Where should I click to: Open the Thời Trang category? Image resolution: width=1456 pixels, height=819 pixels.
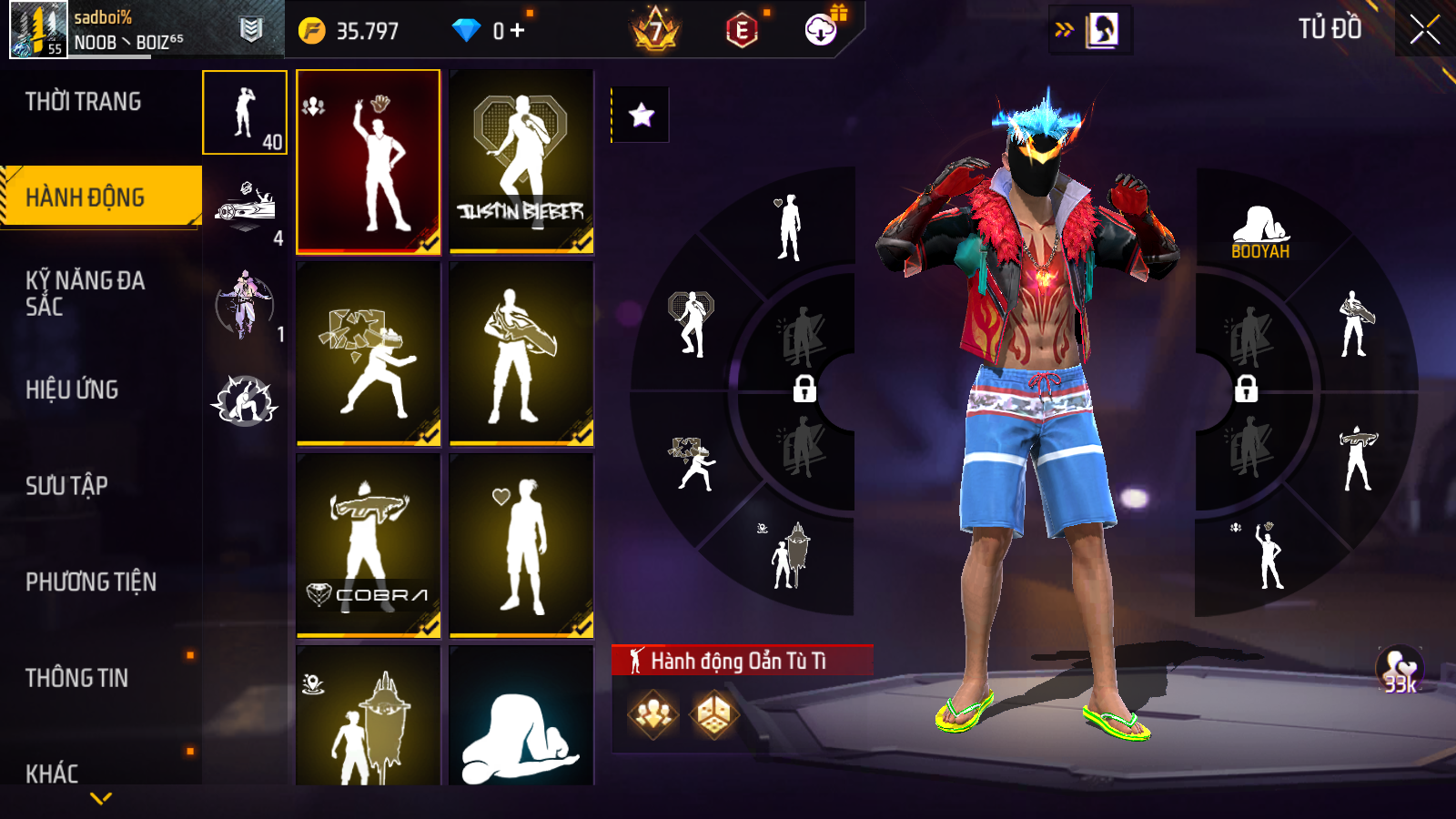tap(84, 102)
